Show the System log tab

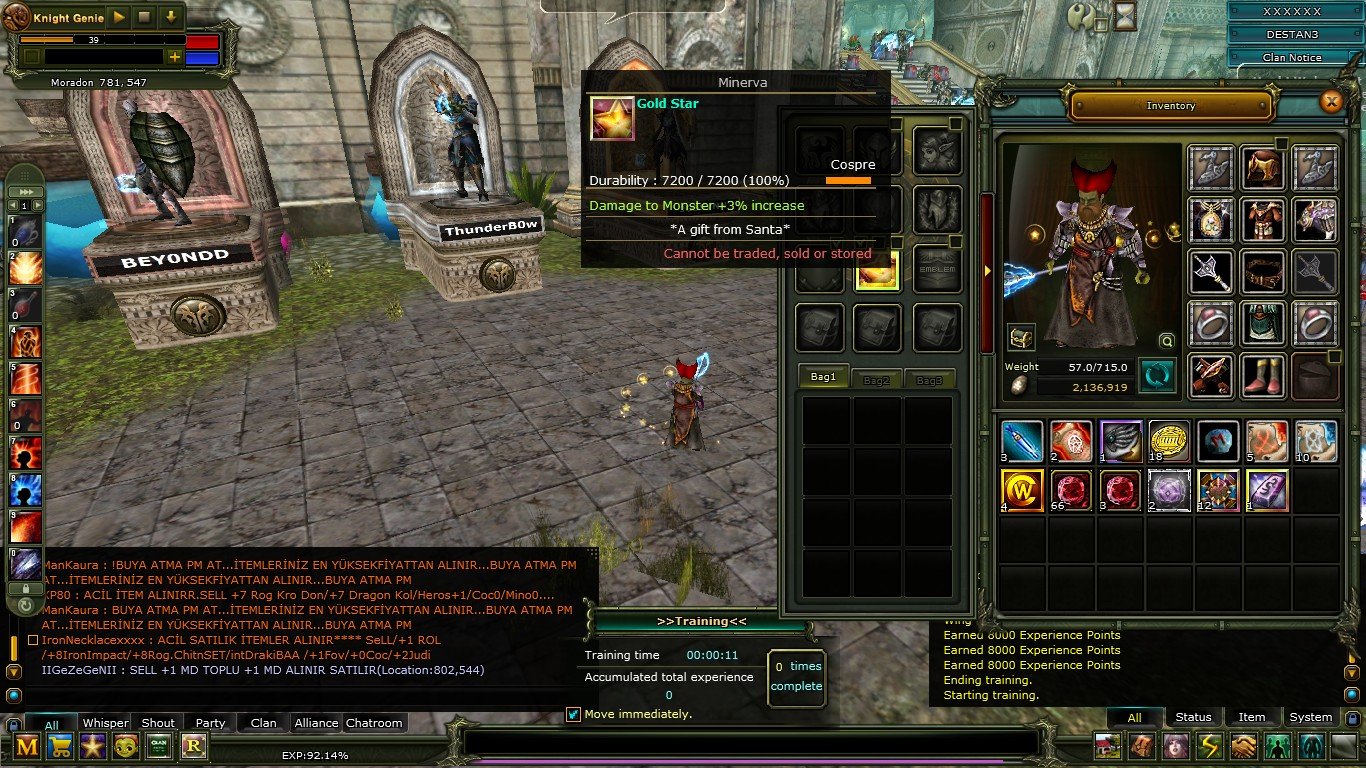[x=1310, y=717]
